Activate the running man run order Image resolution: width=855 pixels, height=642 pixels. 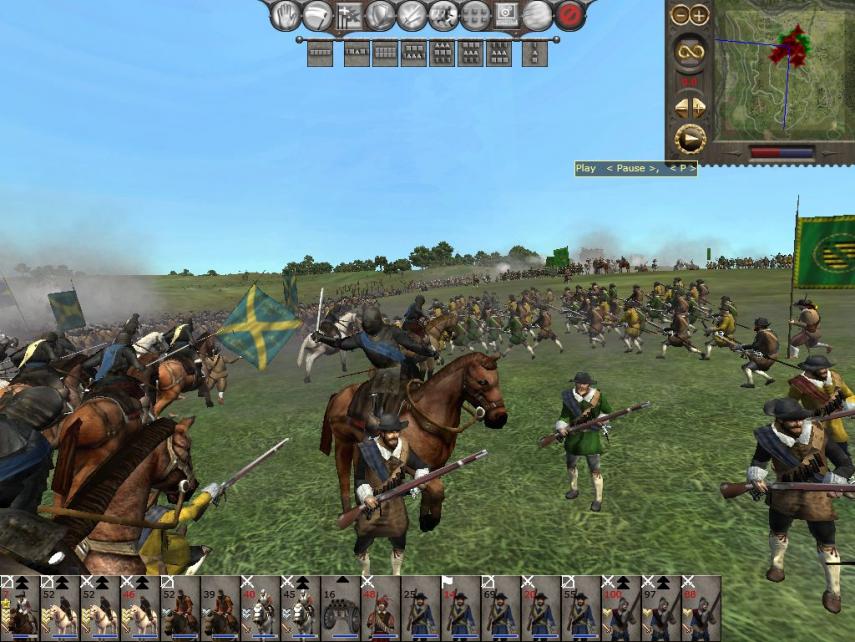[x=443, y=15]
